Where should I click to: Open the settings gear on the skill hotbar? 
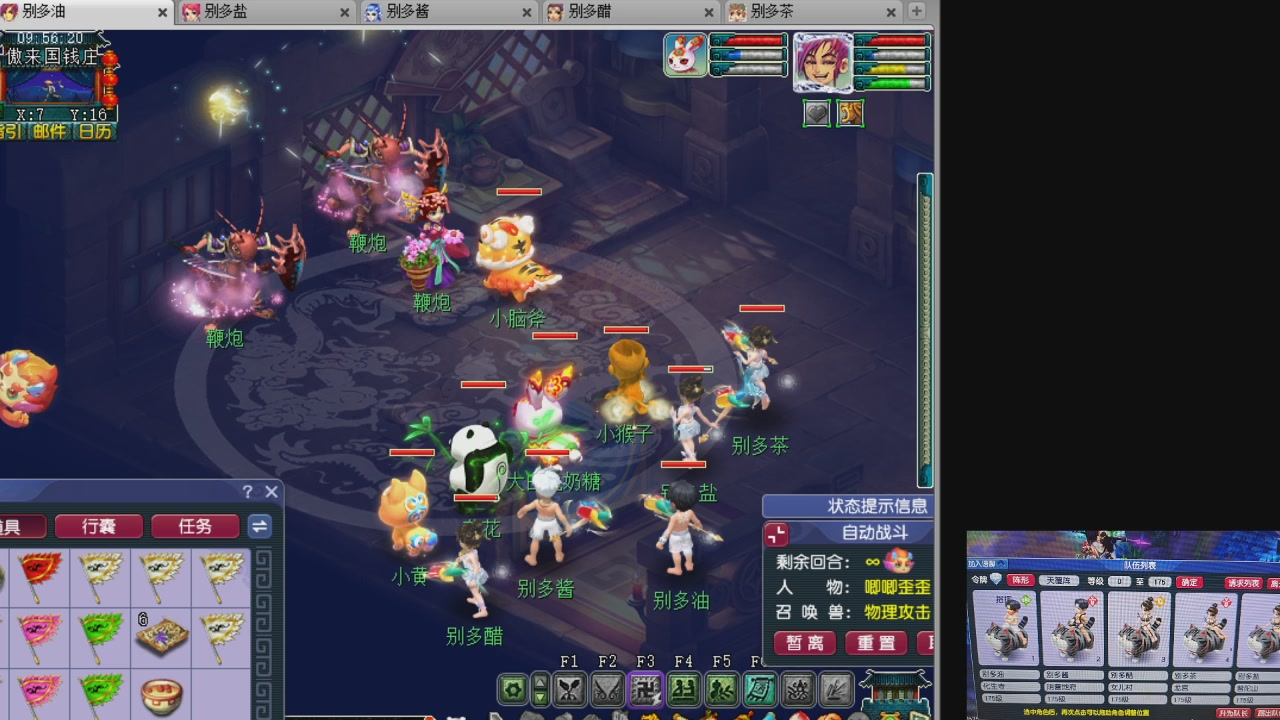[x=514, y=688]
